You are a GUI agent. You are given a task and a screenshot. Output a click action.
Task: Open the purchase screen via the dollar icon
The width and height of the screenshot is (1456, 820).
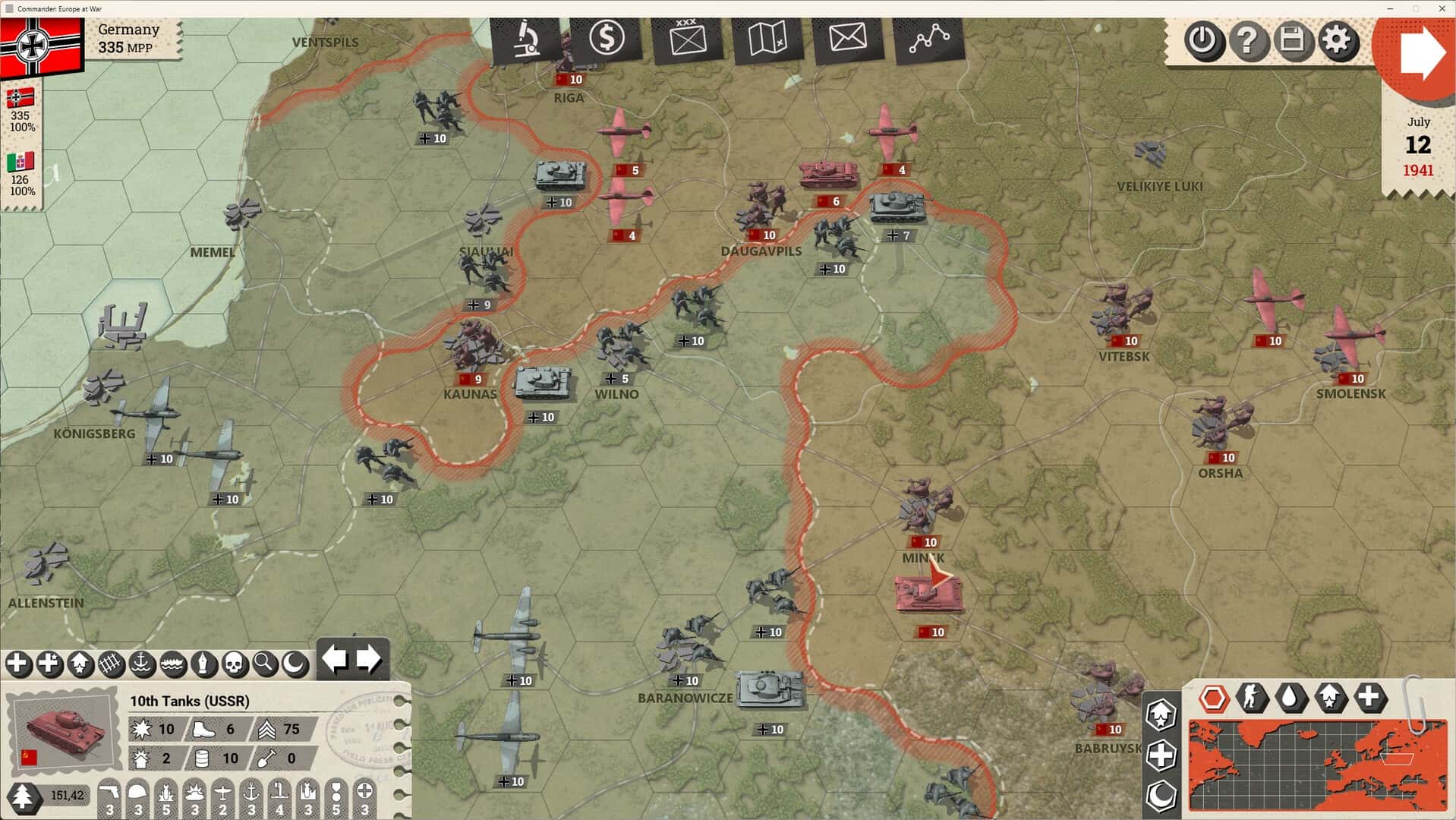click(607, 39)
